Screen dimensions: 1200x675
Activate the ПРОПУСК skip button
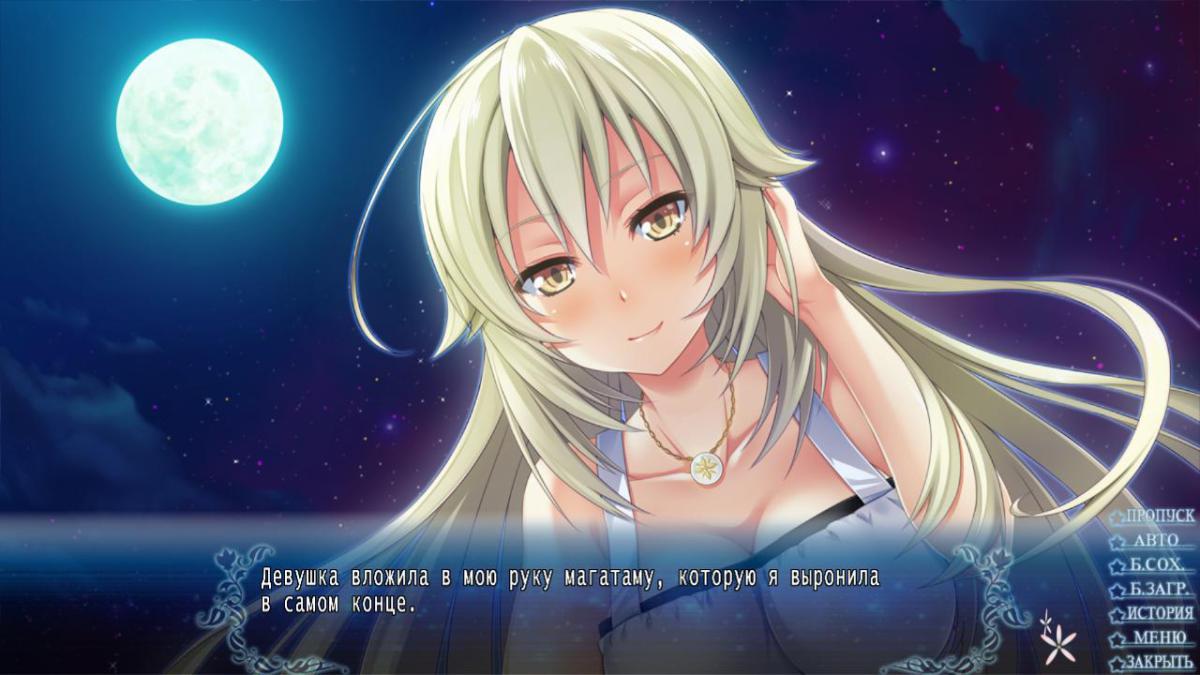pyautogui.click(x=1159, y=516)
